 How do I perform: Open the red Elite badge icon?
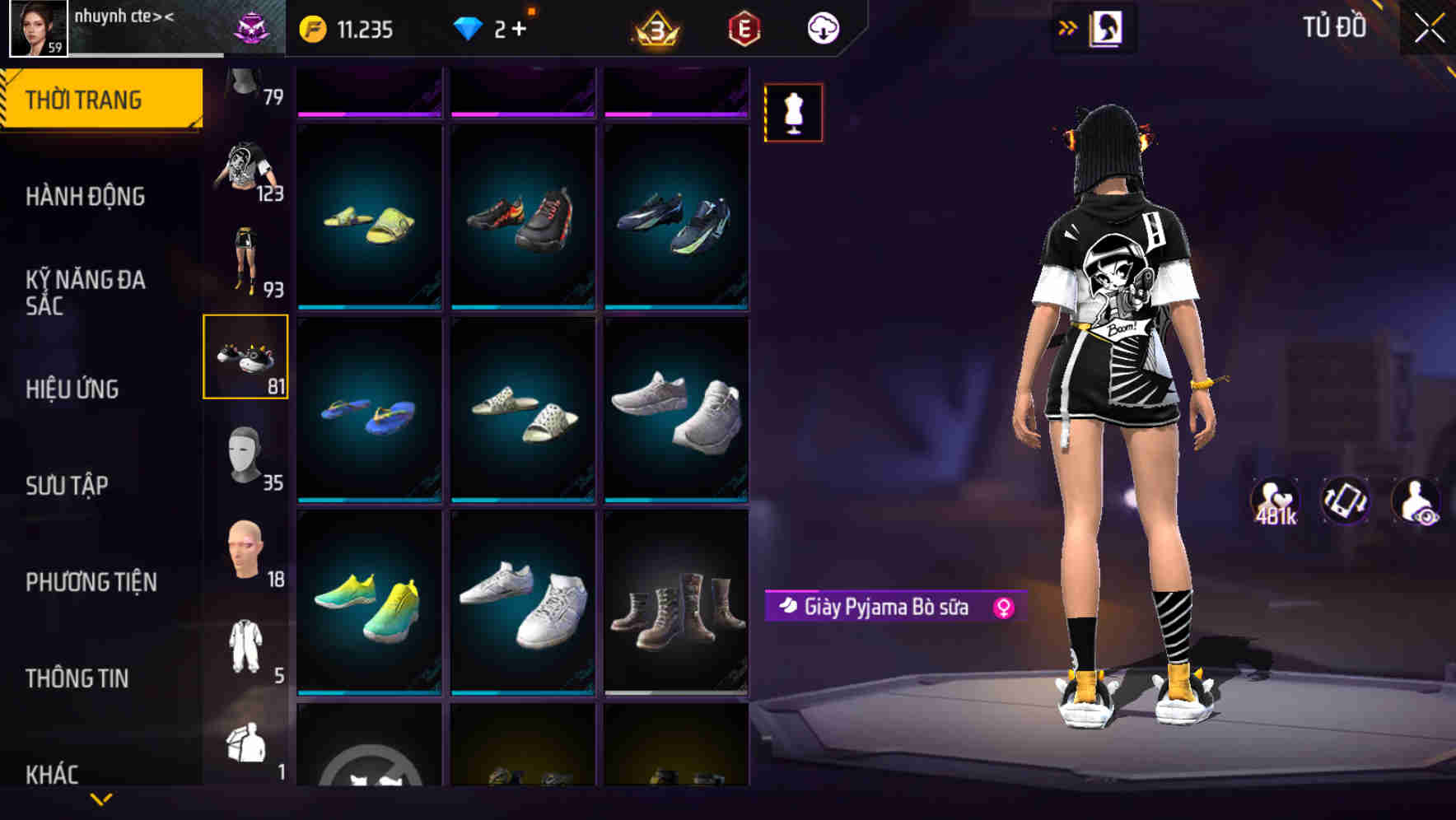coord(740,27)
